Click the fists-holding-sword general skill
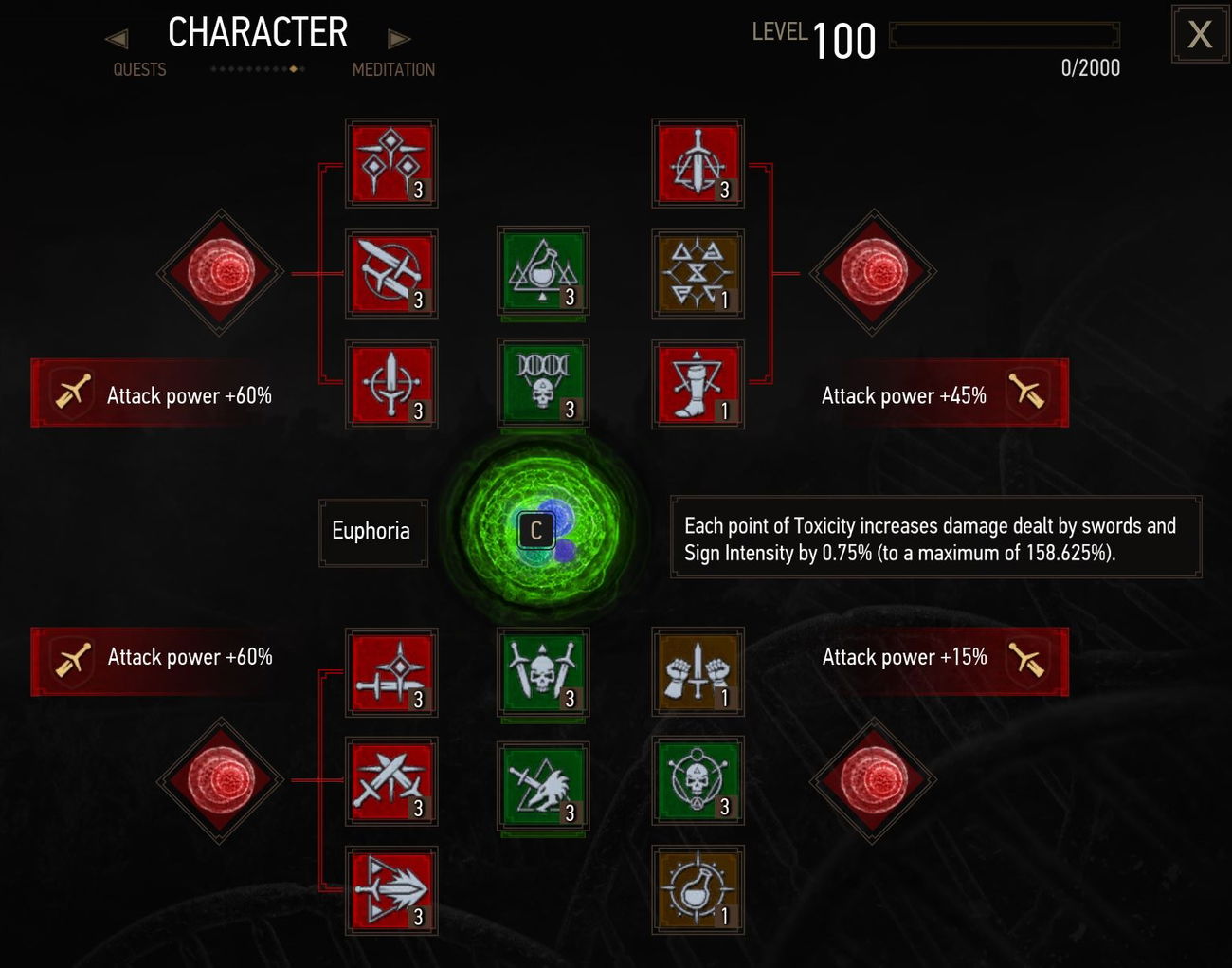This screenshot has width=1232, height=968. pyautogui.click(x=698, y=674)
